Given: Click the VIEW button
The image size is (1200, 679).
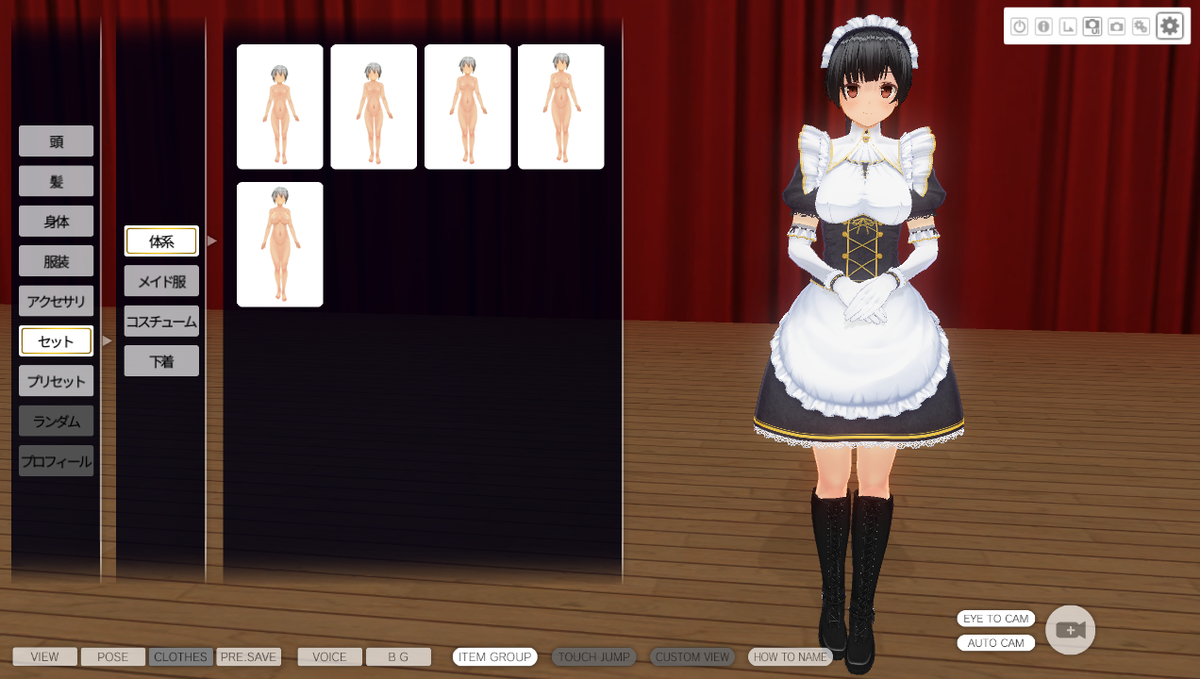Looking at the screenshot, I should point(45,657).
